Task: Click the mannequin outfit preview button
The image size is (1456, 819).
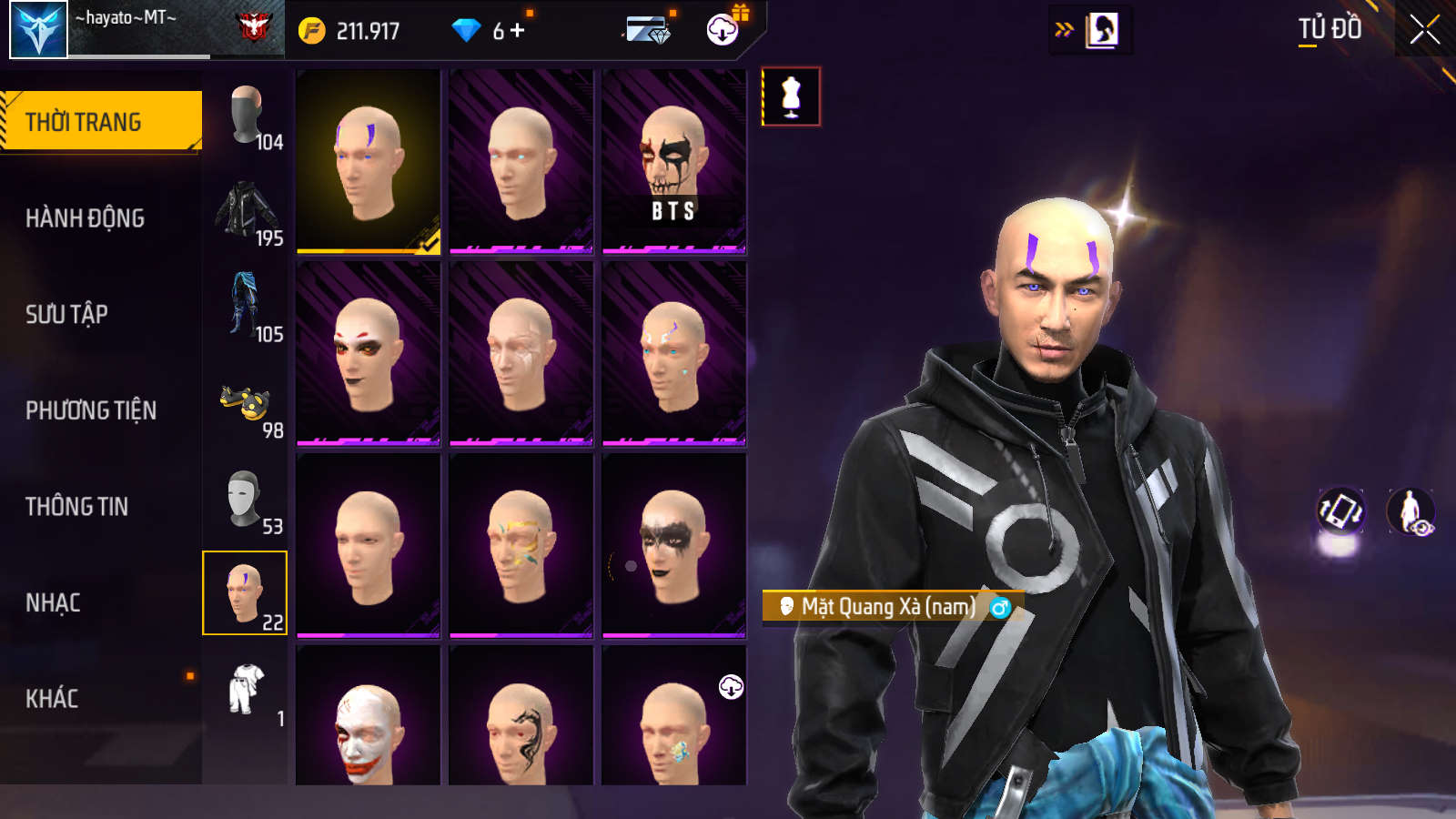Action: tap(791, 96)
